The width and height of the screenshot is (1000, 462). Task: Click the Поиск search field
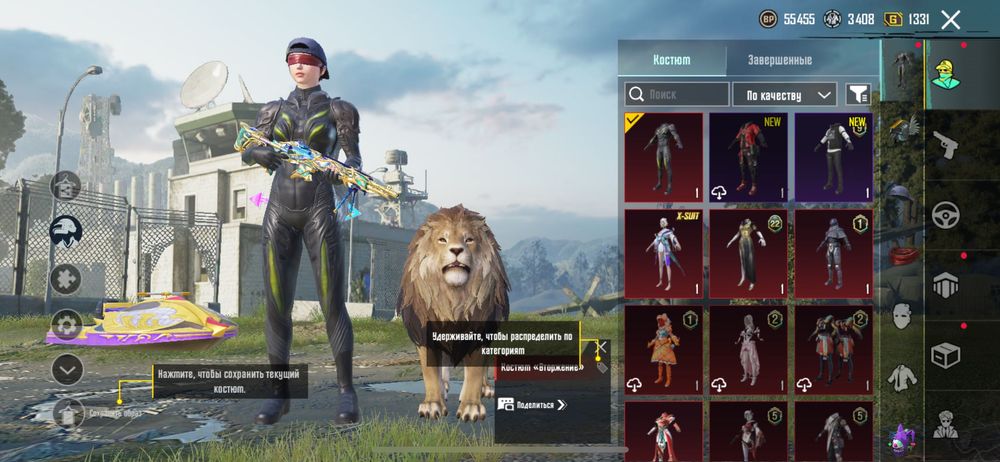(x=677, y=95)
